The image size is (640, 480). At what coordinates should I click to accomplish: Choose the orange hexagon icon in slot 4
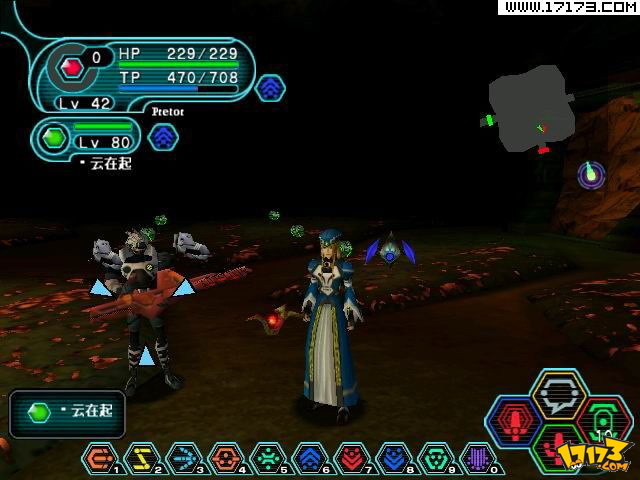click(x=225, y=459)
